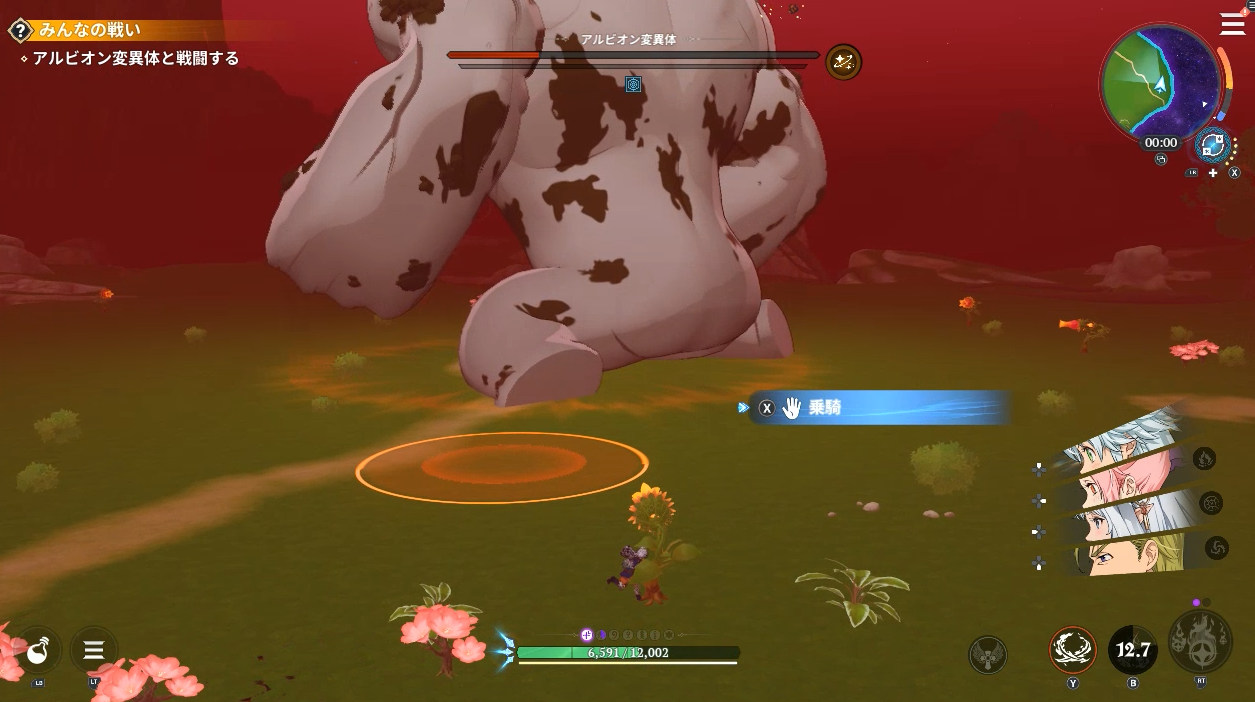The image size is (1255, 702).
Task: Click the flame tag icon beside the top portrait
Action: pyautogui.click(x=1204, y=459)
